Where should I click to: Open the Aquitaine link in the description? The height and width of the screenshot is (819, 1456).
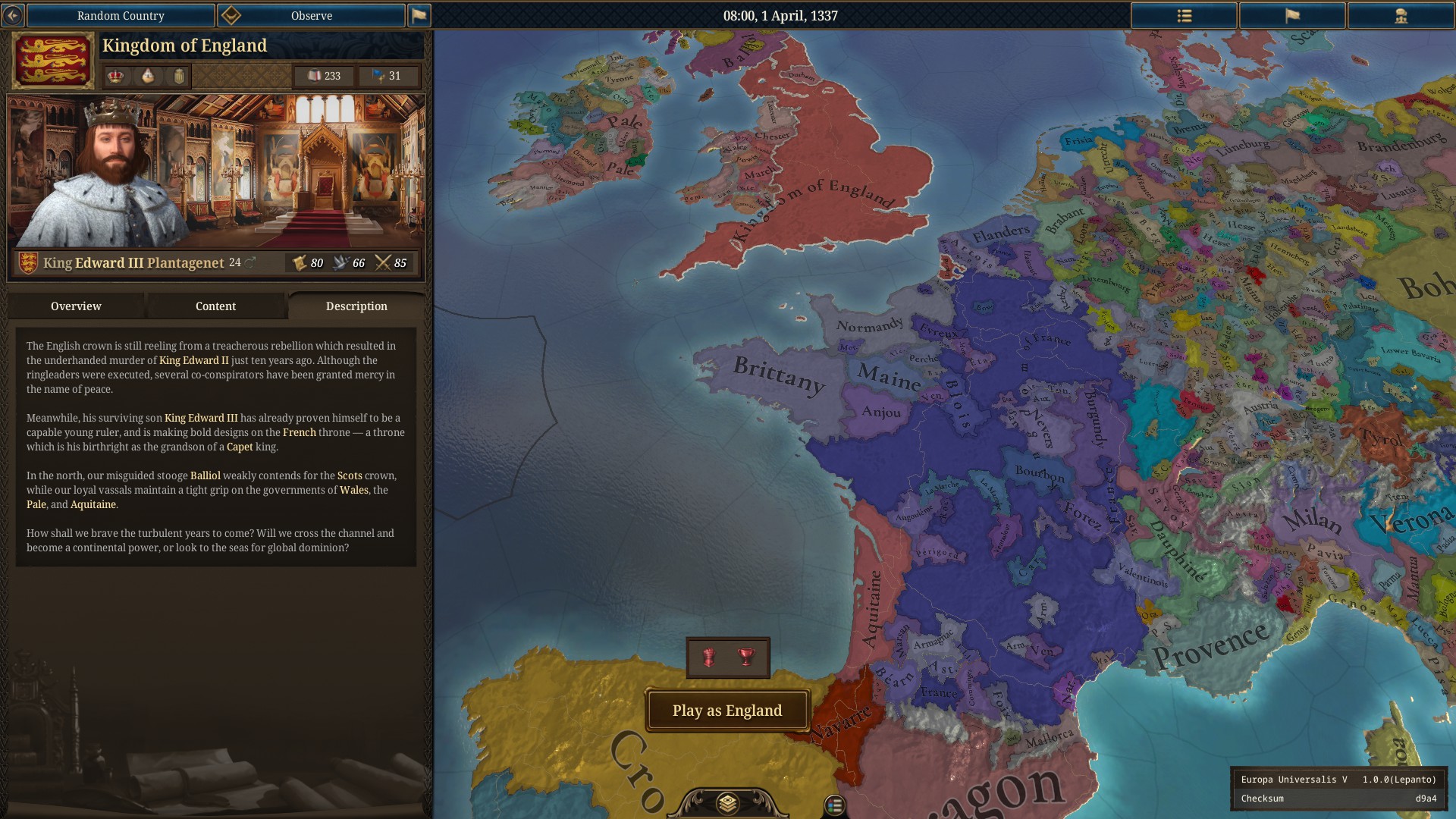click(93, 504)
